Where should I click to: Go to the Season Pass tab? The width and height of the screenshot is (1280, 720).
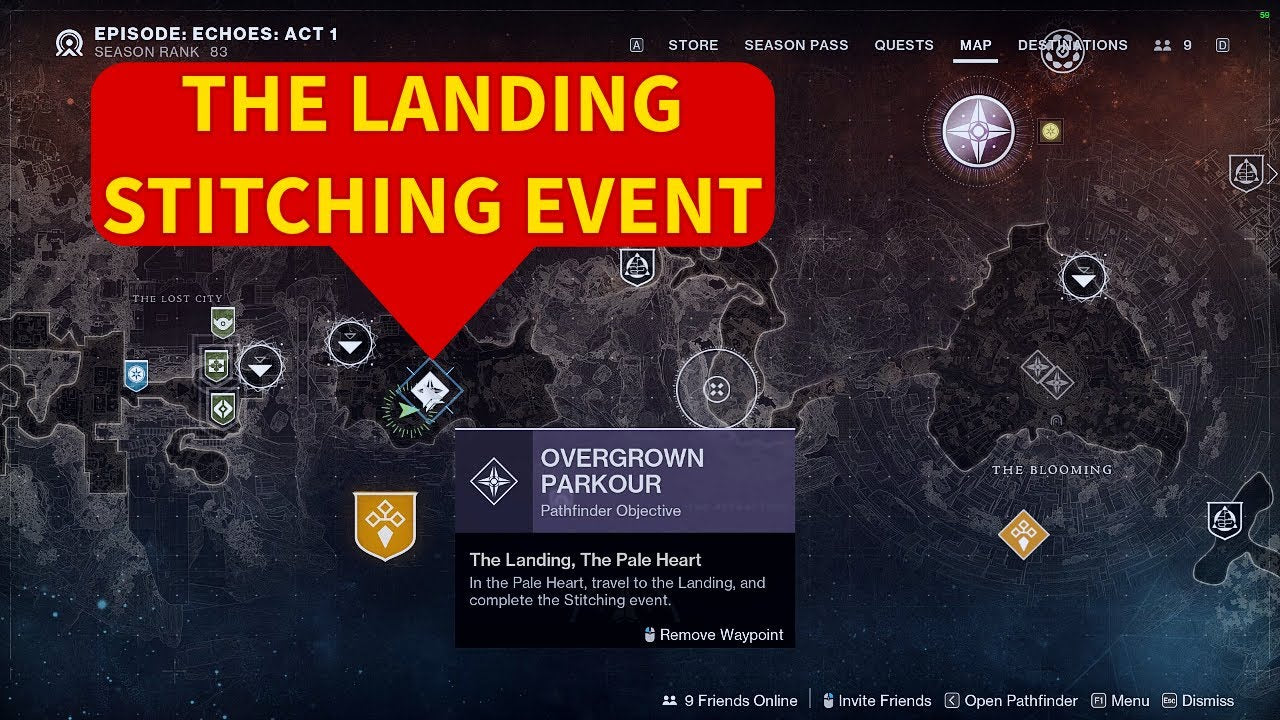tap(796, 45)
